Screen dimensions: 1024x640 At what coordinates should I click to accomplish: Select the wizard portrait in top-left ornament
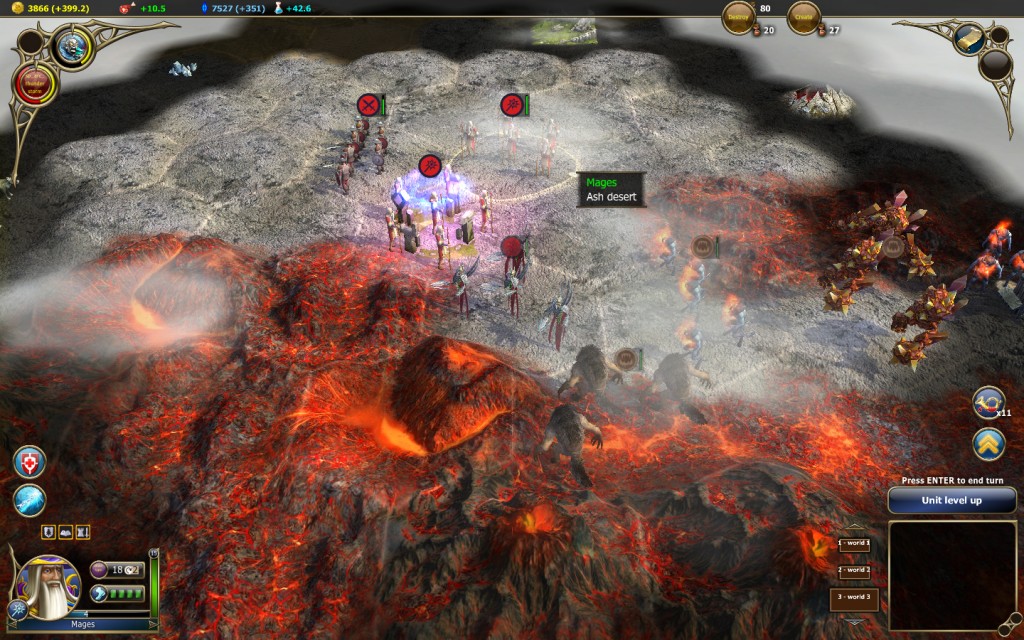click(72, 47)
